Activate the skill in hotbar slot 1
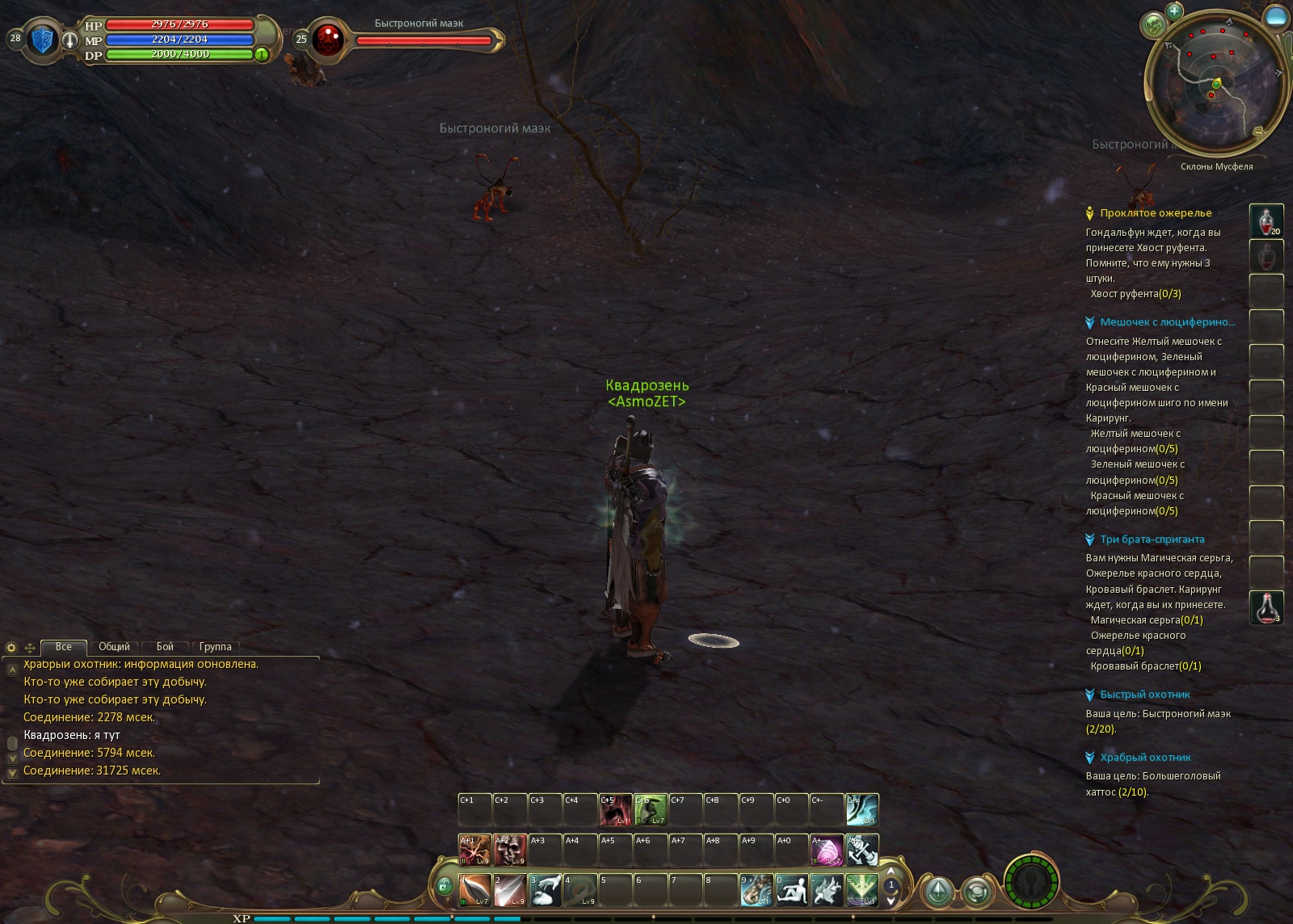1293x924 pixels. tap(475, 890)
